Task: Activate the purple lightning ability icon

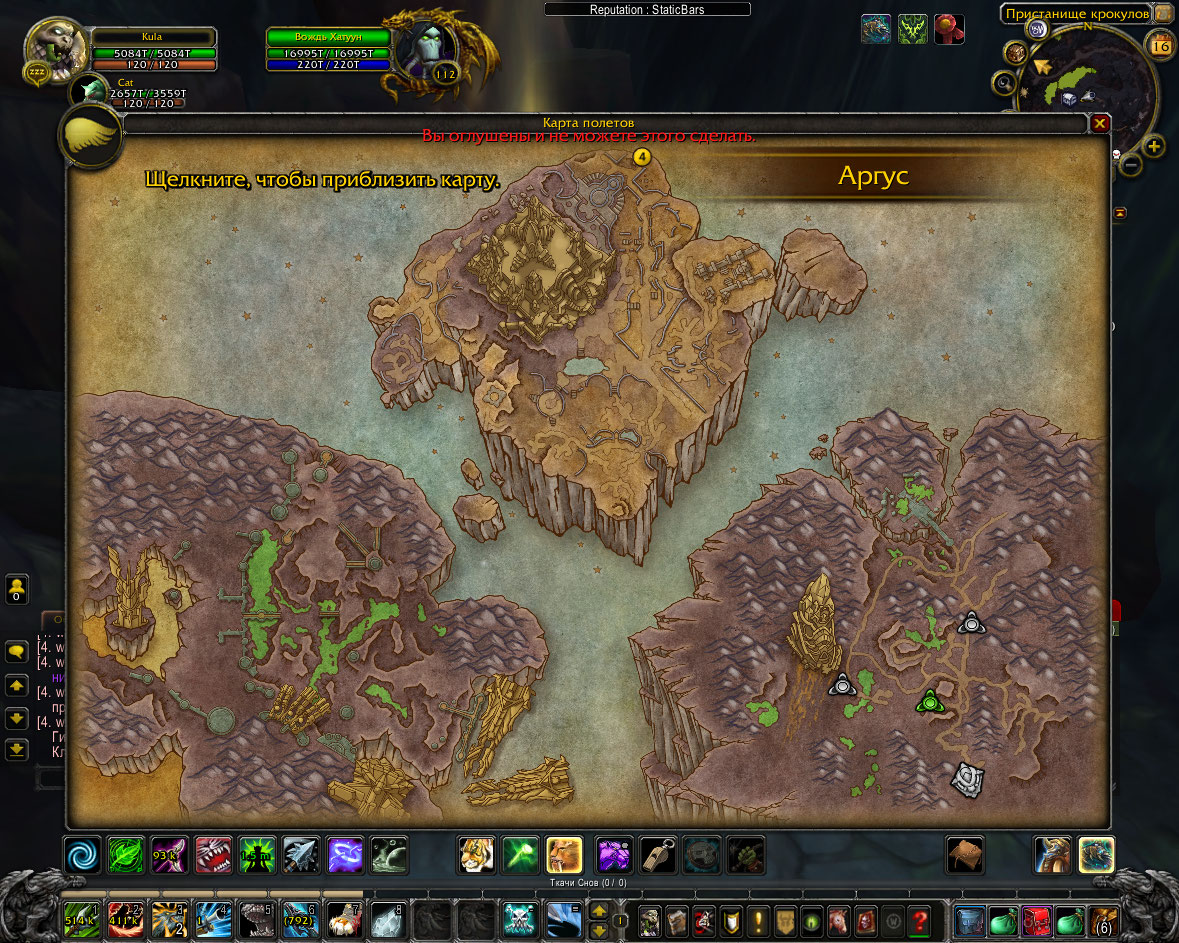Action: click(x=346, y=855)
